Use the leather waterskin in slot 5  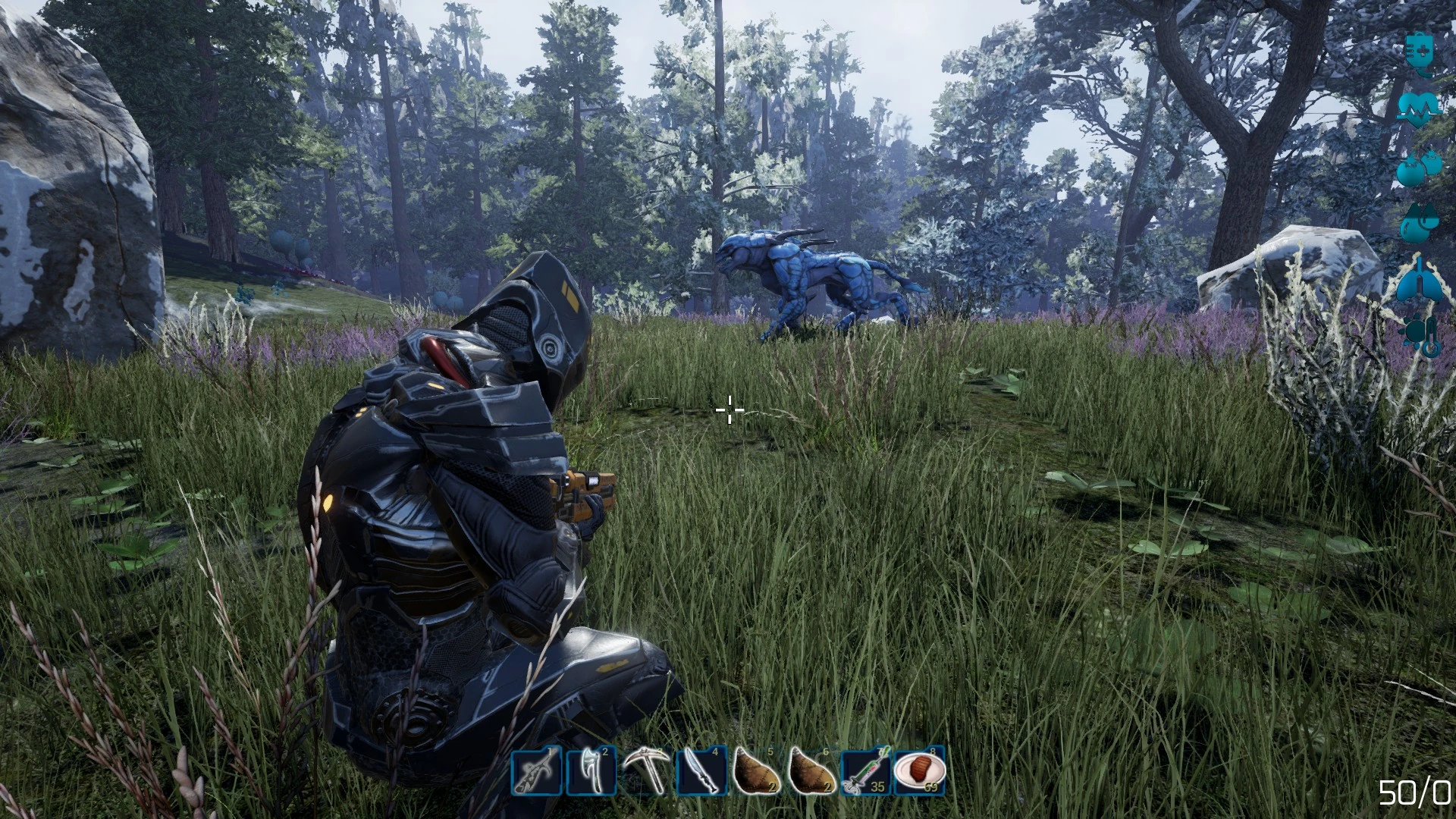point(755,771)
